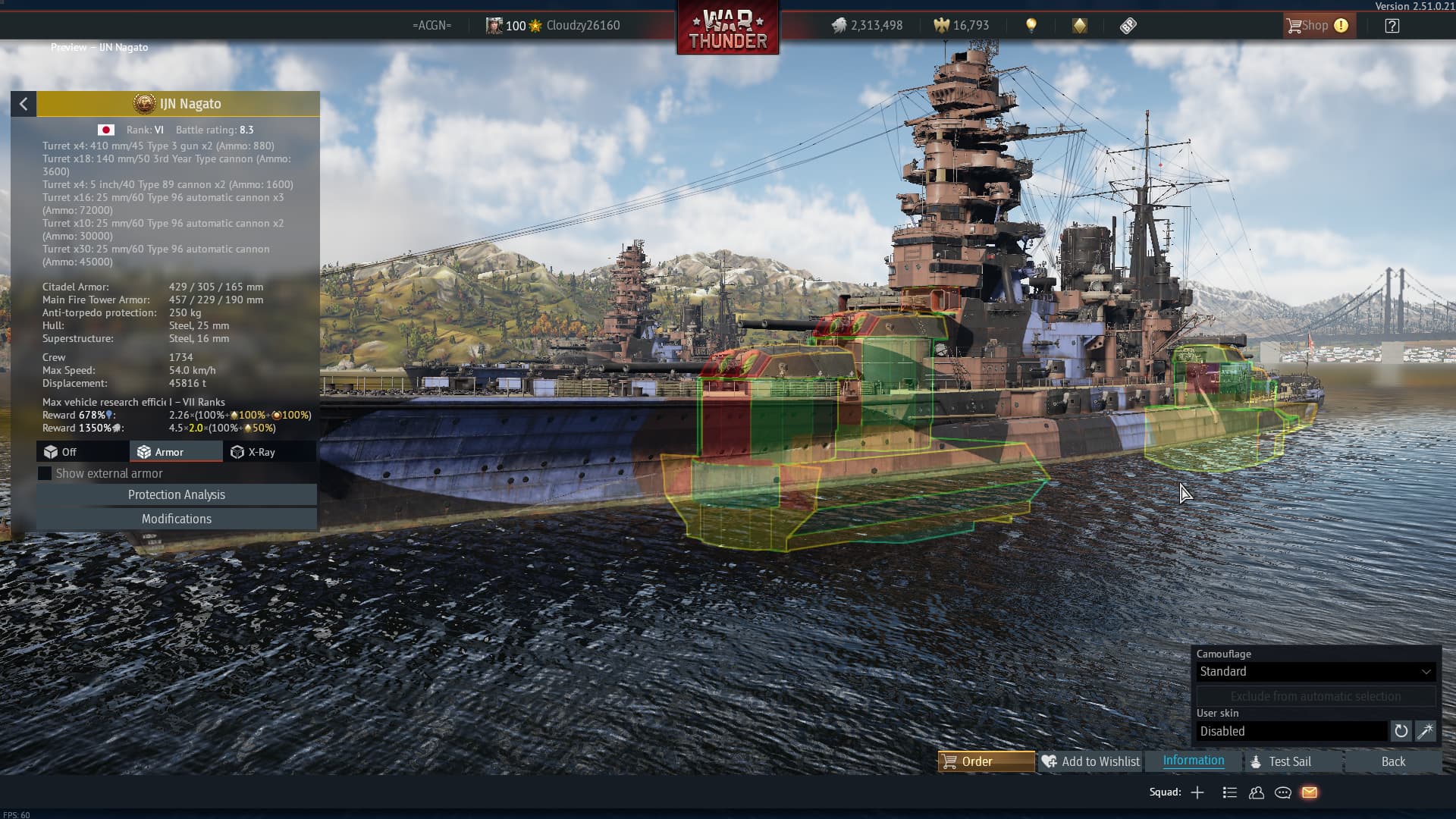Open the help question mark
Screen dimensions: 1456x819
click(x=1392, y=26)
